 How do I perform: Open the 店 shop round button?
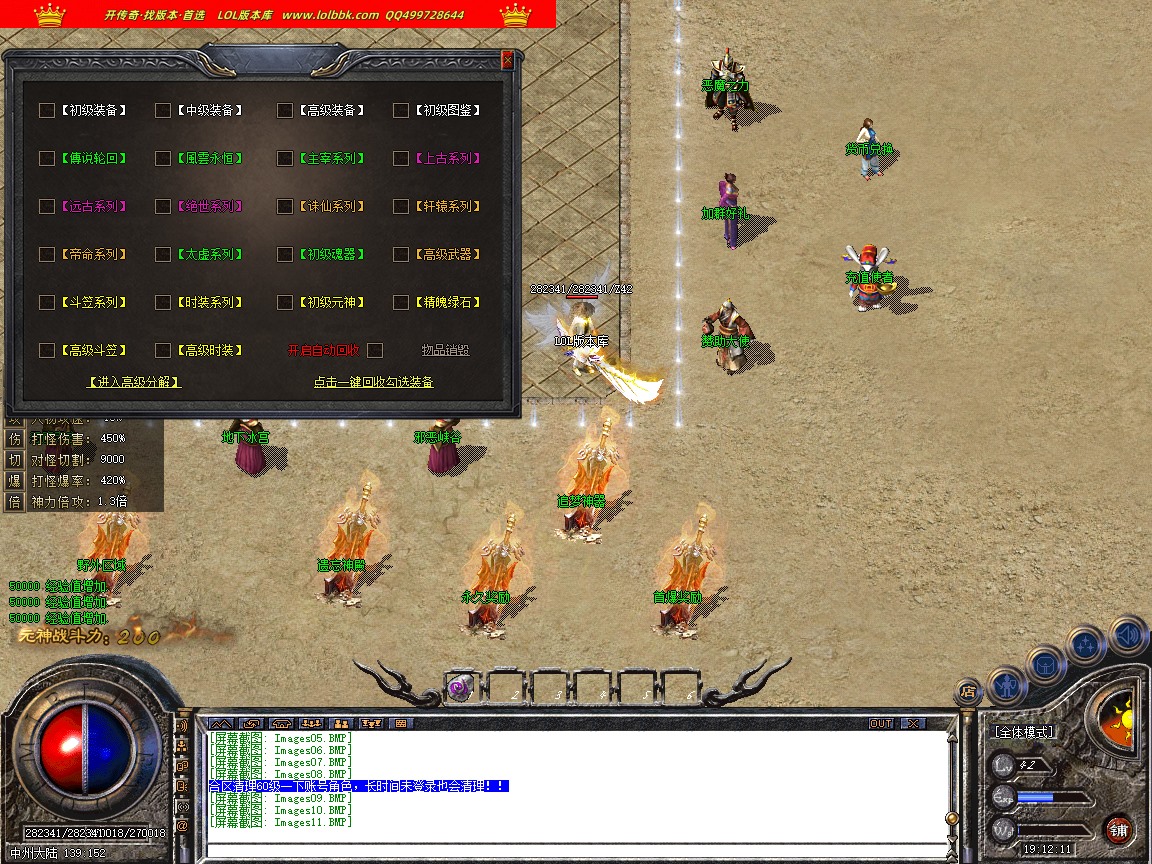[x=967, y=690]
